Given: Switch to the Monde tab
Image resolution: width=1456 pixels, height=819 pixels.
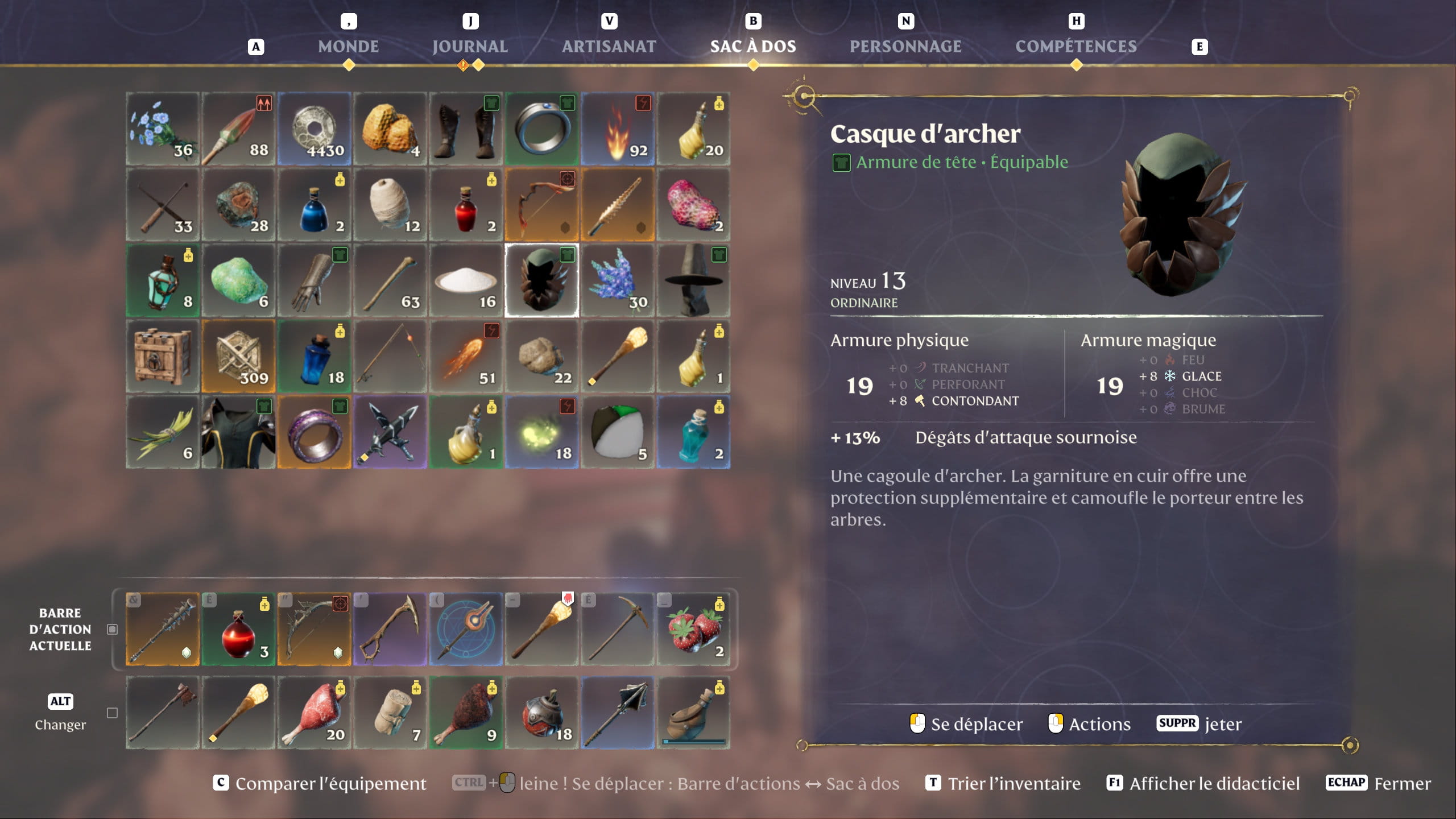Looking at the screenshot, I should pos(348,46).
